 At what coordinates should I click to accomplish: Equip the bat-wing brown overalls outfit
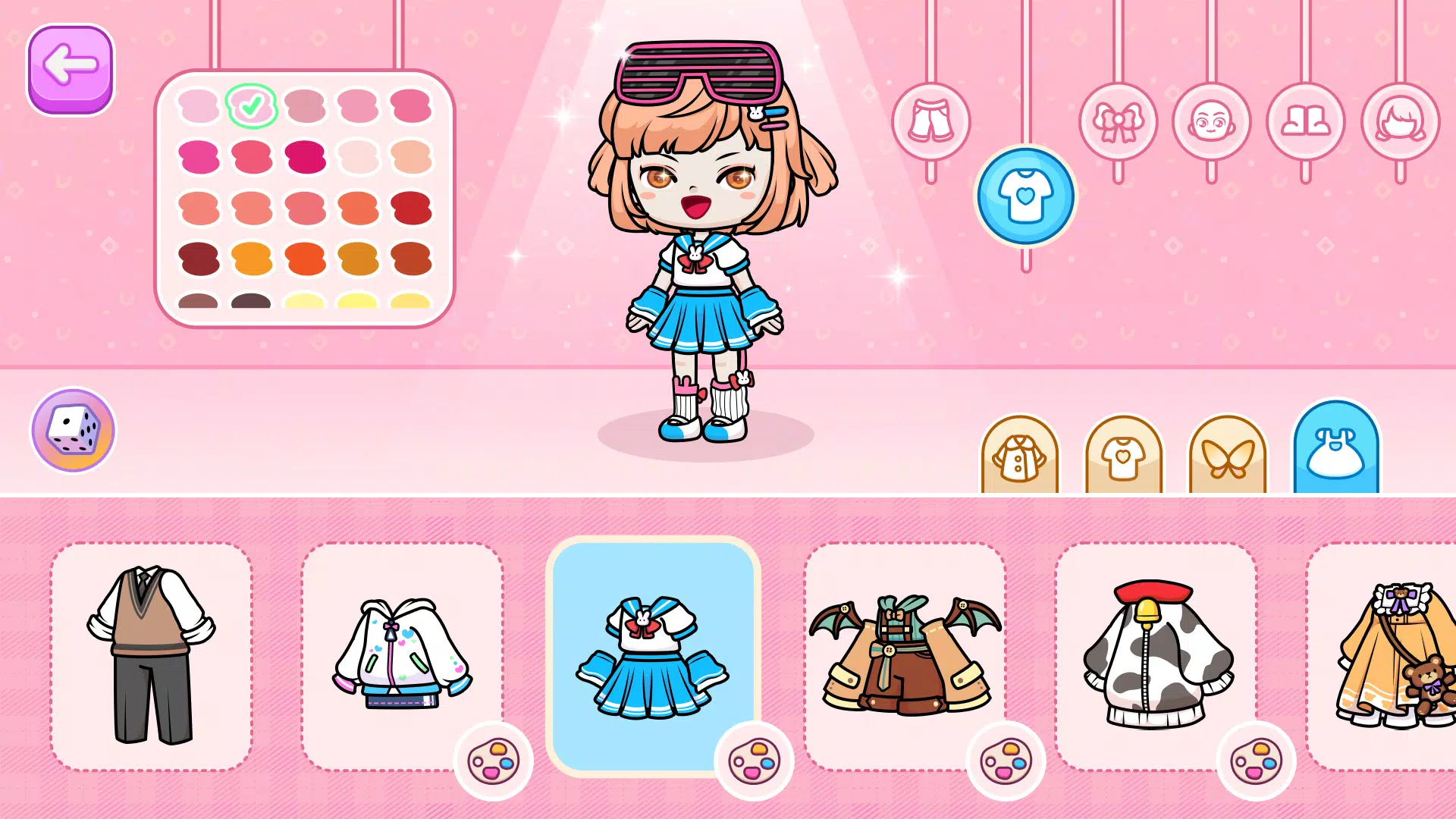(904, 655)
